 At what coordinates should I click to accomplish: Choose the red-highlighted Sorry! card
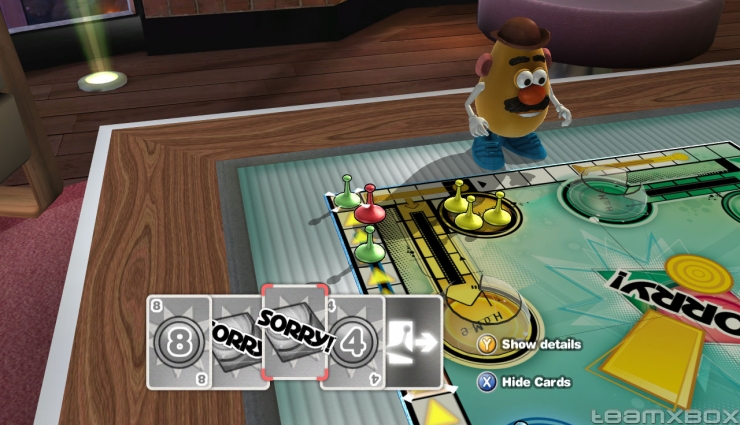coord(295,332)
